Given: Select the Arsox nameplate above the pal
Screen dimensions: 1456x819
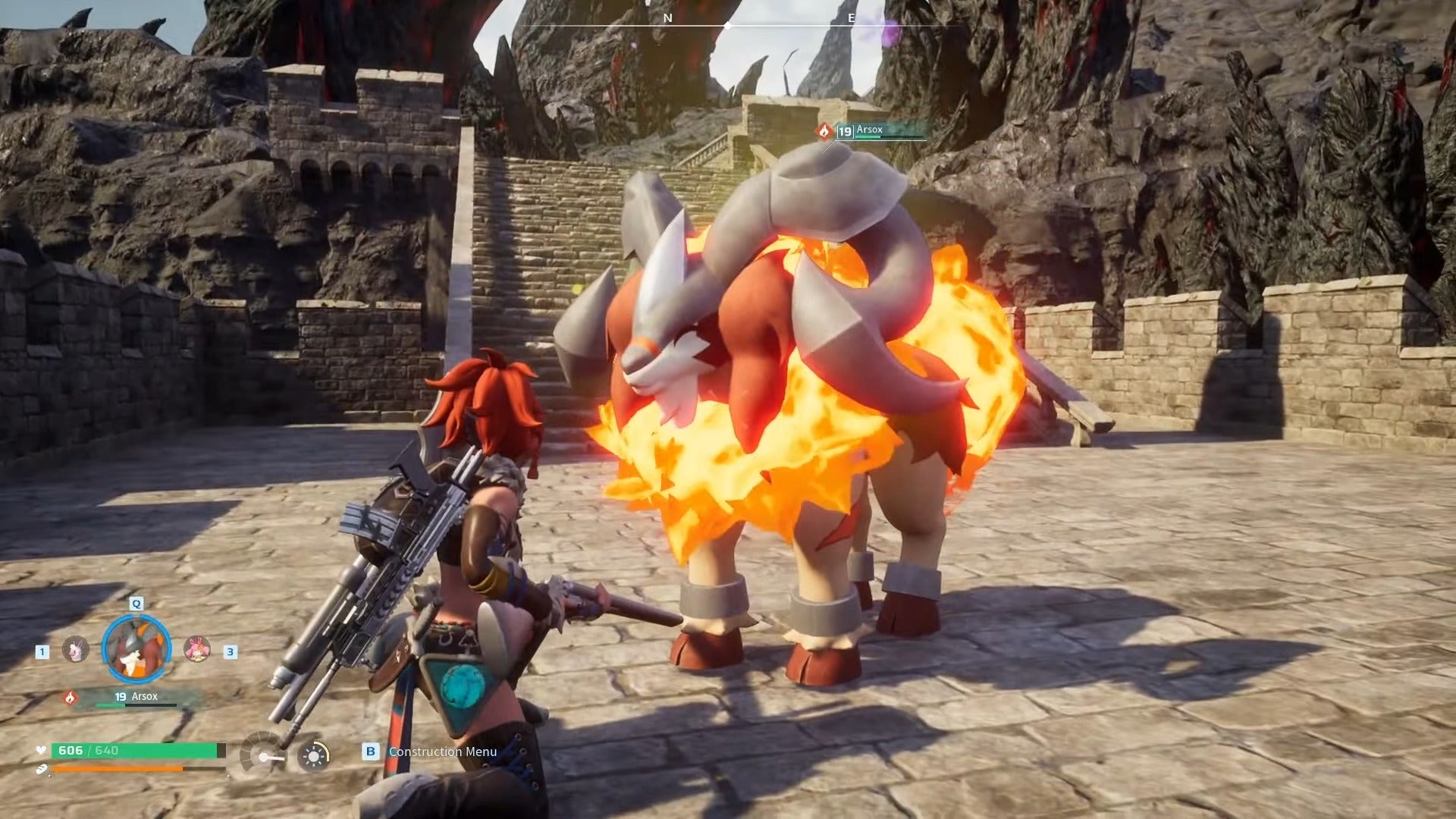Looking at the screenshot, I should pyautogui.click(x=872, y=131).
